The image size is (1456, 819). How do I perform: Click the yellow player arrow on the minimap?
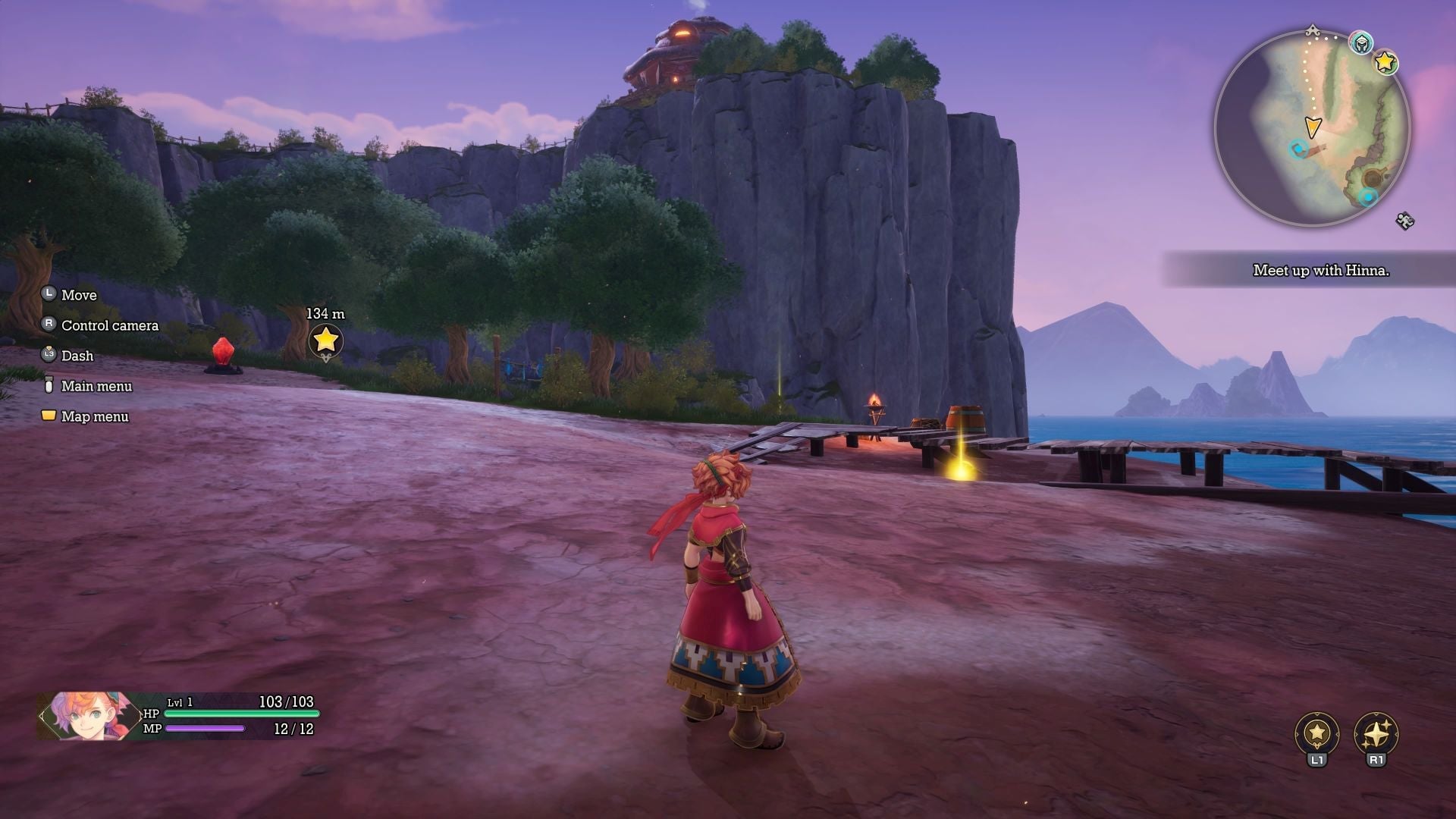pyautogui.click(x=1313, y=127)
